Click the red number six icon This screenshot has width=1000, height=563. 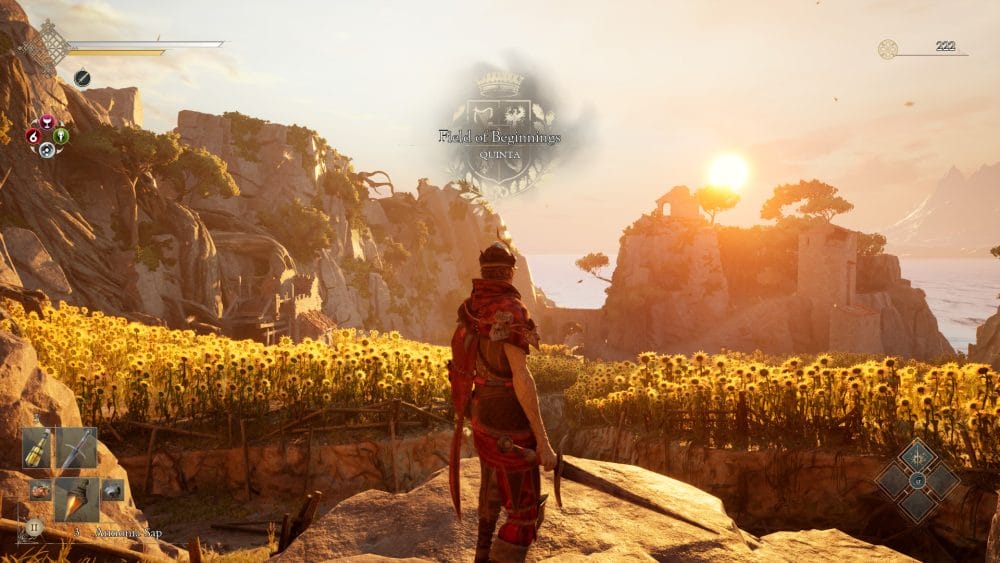tap(33, 136)
